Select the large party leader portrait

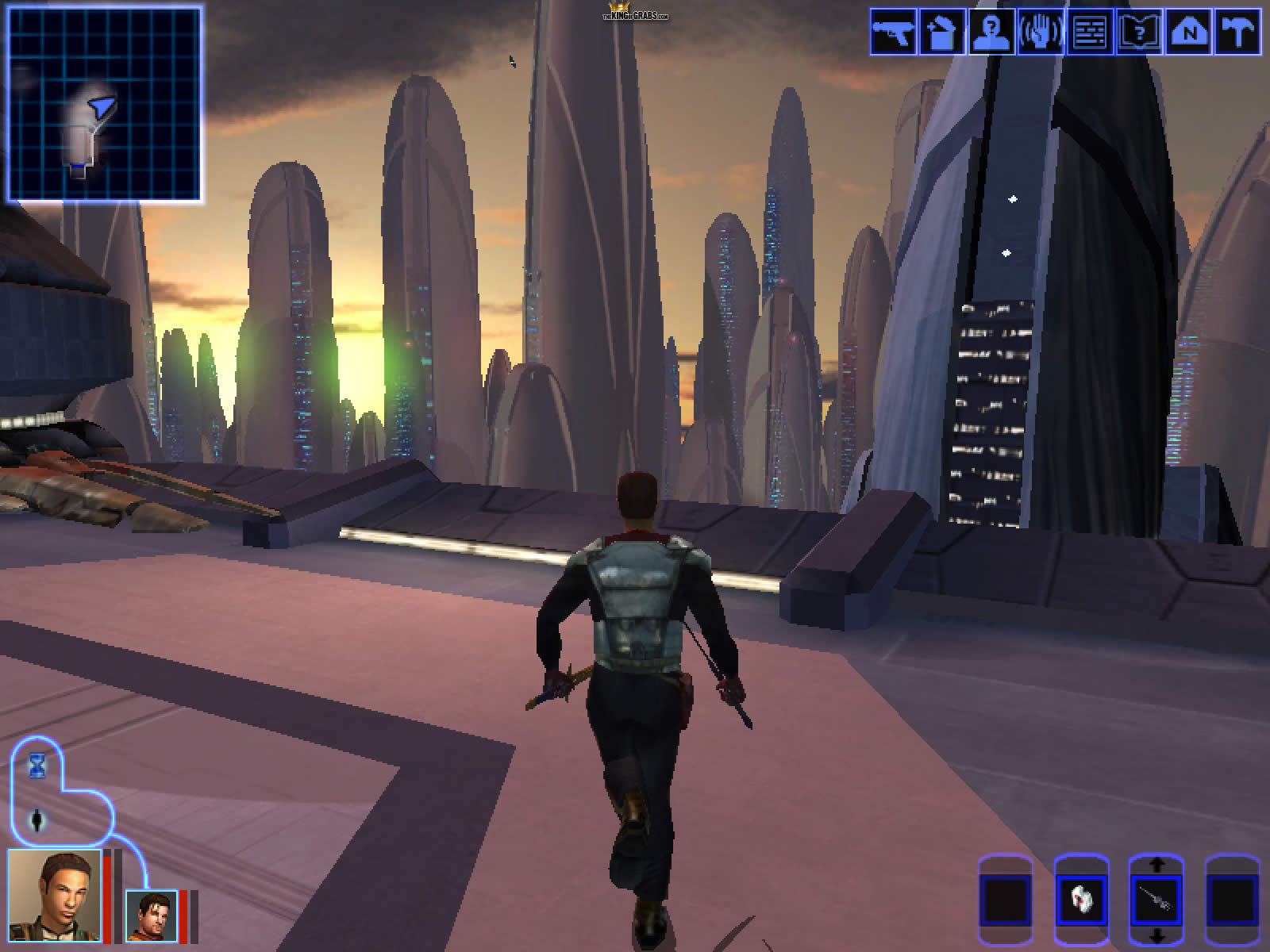(54, 895)
